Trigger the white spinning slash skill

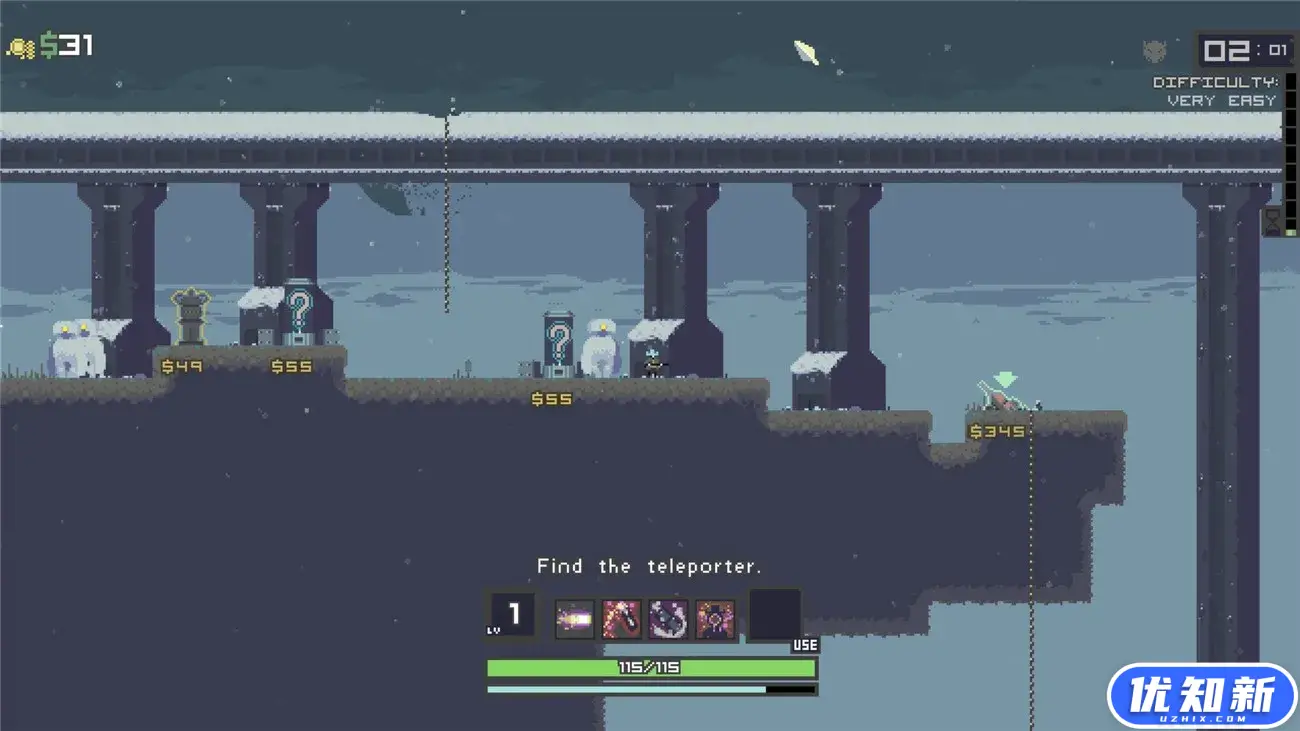(668, 620)
